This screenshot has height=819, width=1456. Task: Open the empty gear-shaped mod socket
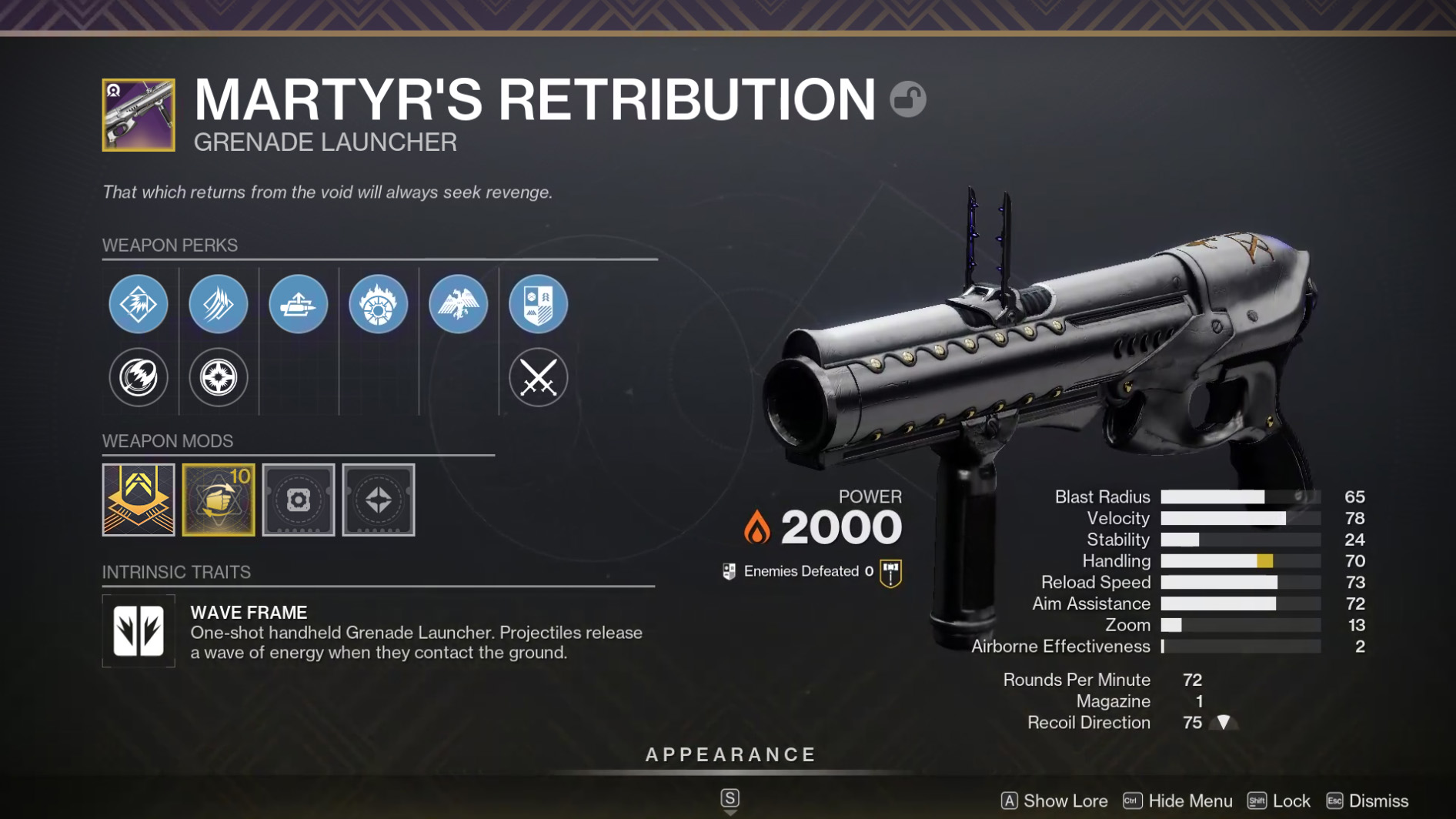tap(299, 500)
